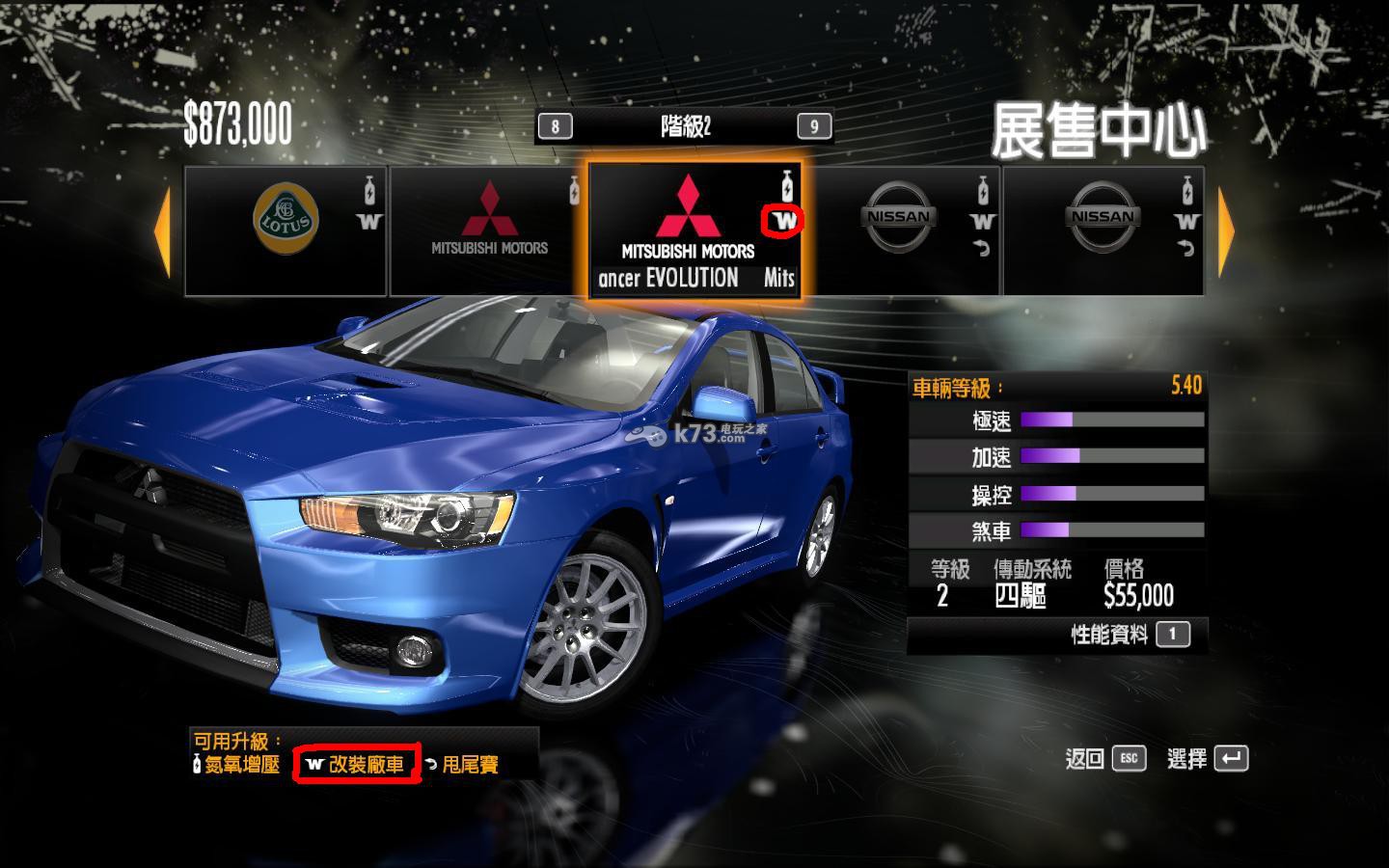Click the 階級2 tier selector
The image size is (1389, 868).
pyautogui.click(x=685, y=126)
